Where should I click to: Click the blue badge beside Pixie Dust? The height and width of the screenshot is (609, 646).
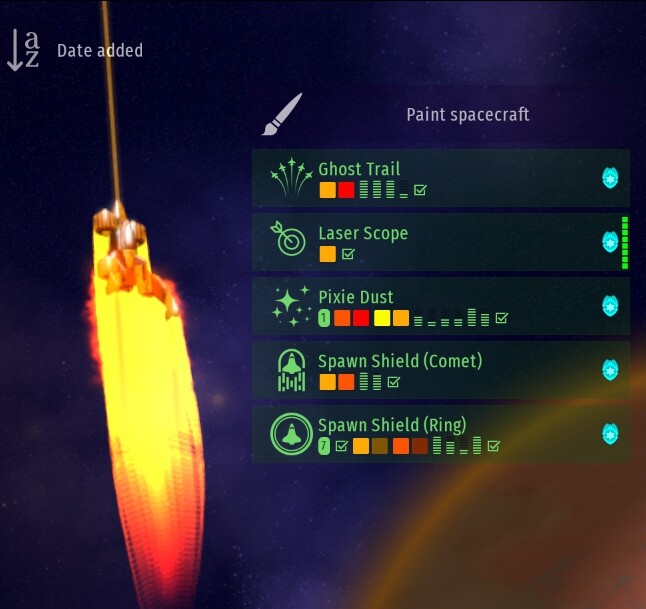[x=610, y=306]
